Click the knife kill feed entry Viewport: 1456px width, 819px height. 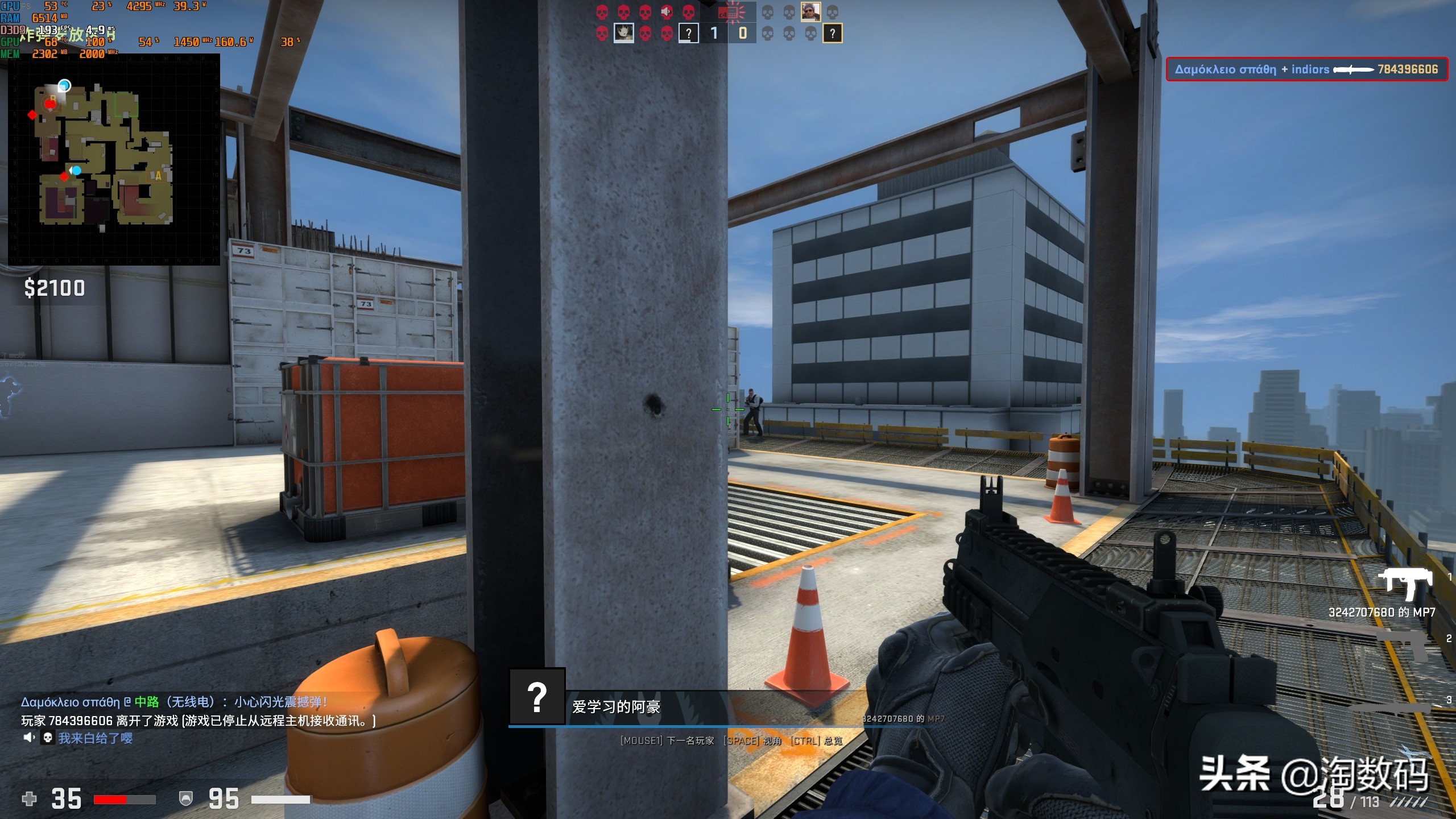[x=1307, y=70]
